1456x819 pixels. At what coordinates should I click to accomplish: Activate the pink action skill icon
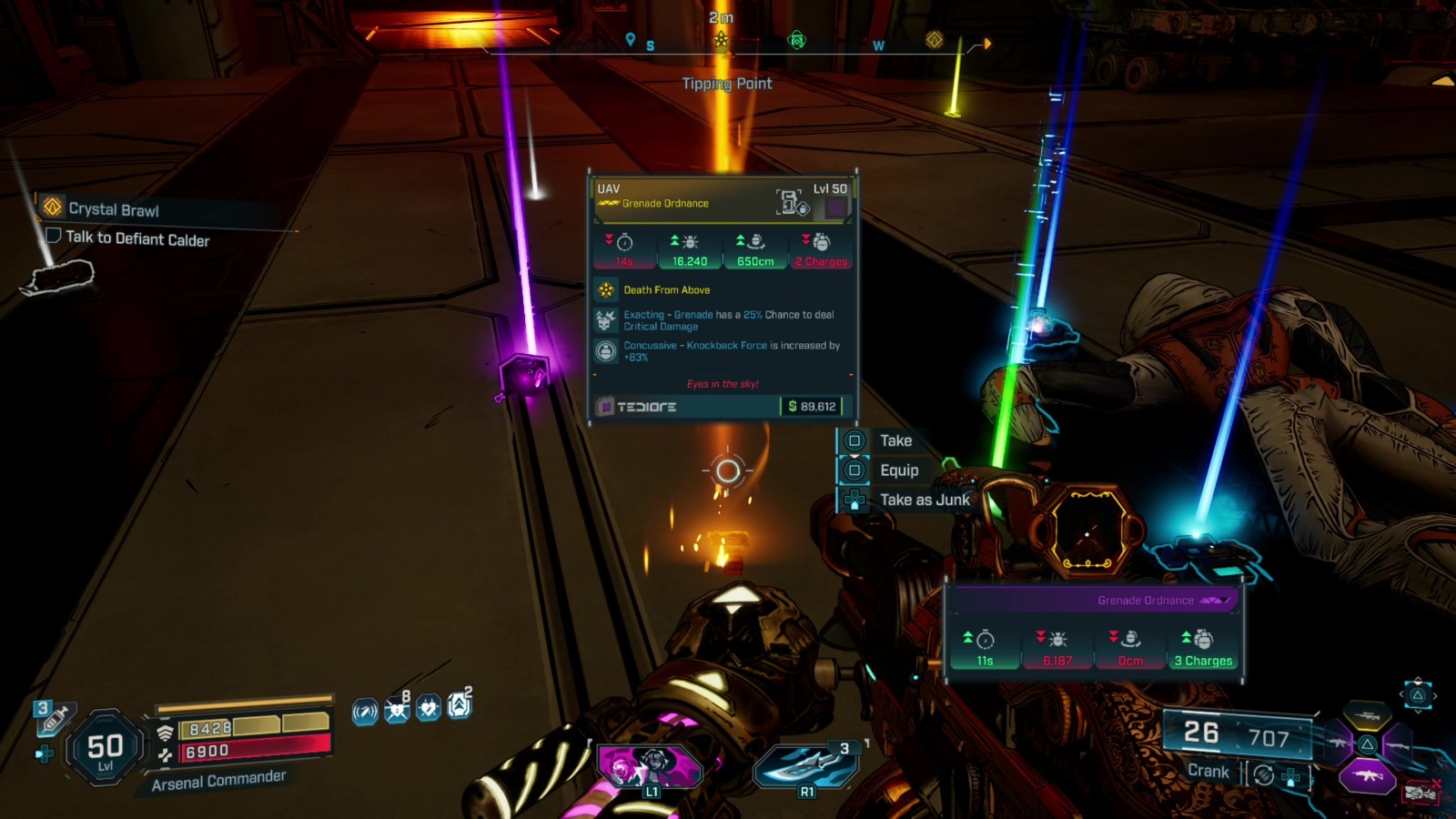click(650, 766)
